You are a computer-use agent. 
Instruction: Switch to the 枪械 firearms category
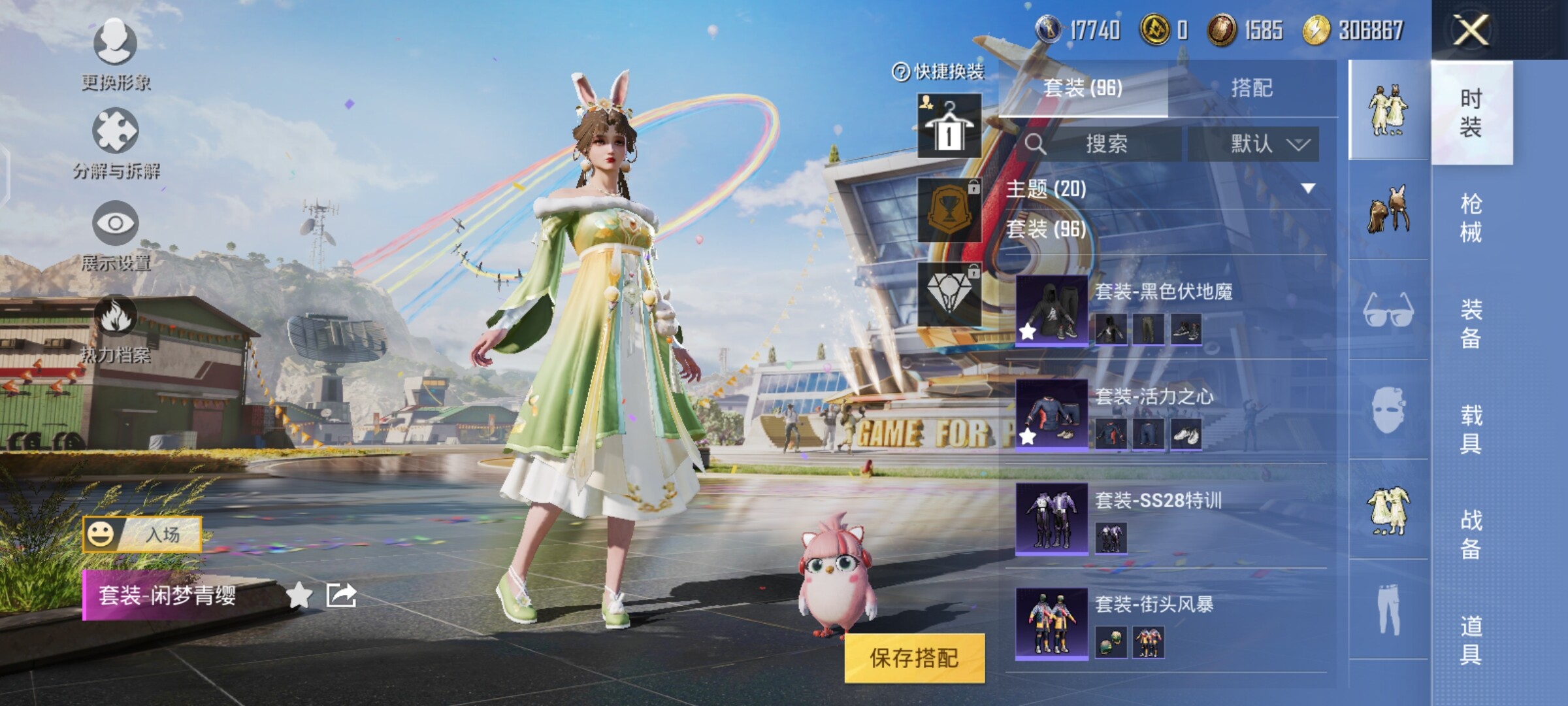click(x=1471, y=218)
